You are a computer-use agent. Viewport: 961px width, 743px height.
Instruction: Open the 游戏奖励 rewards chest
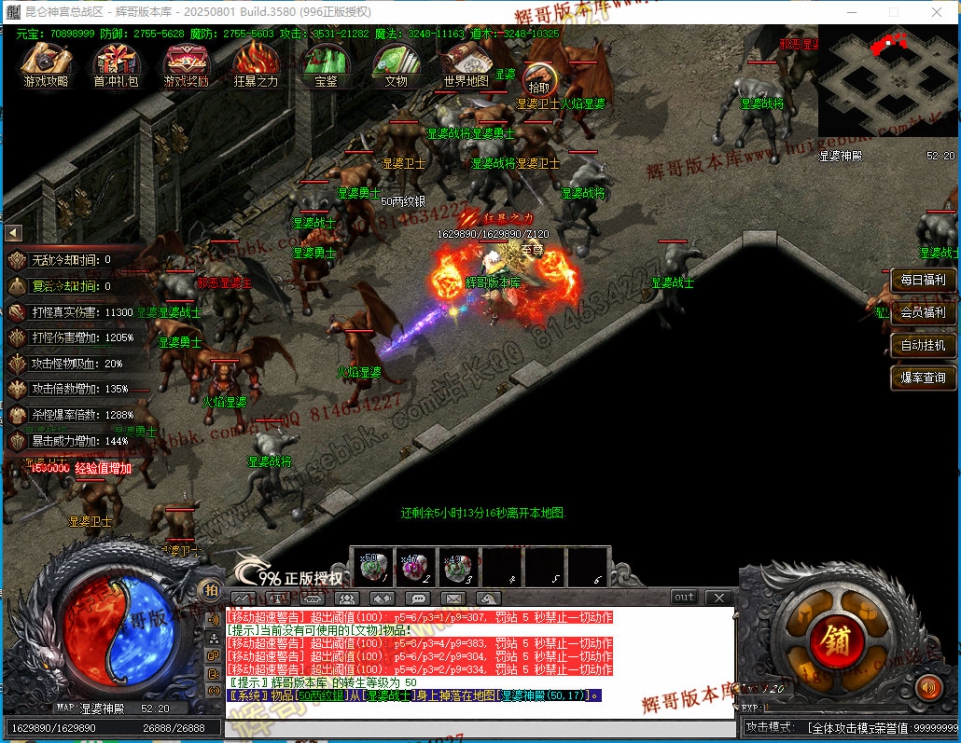pos(186,65)
